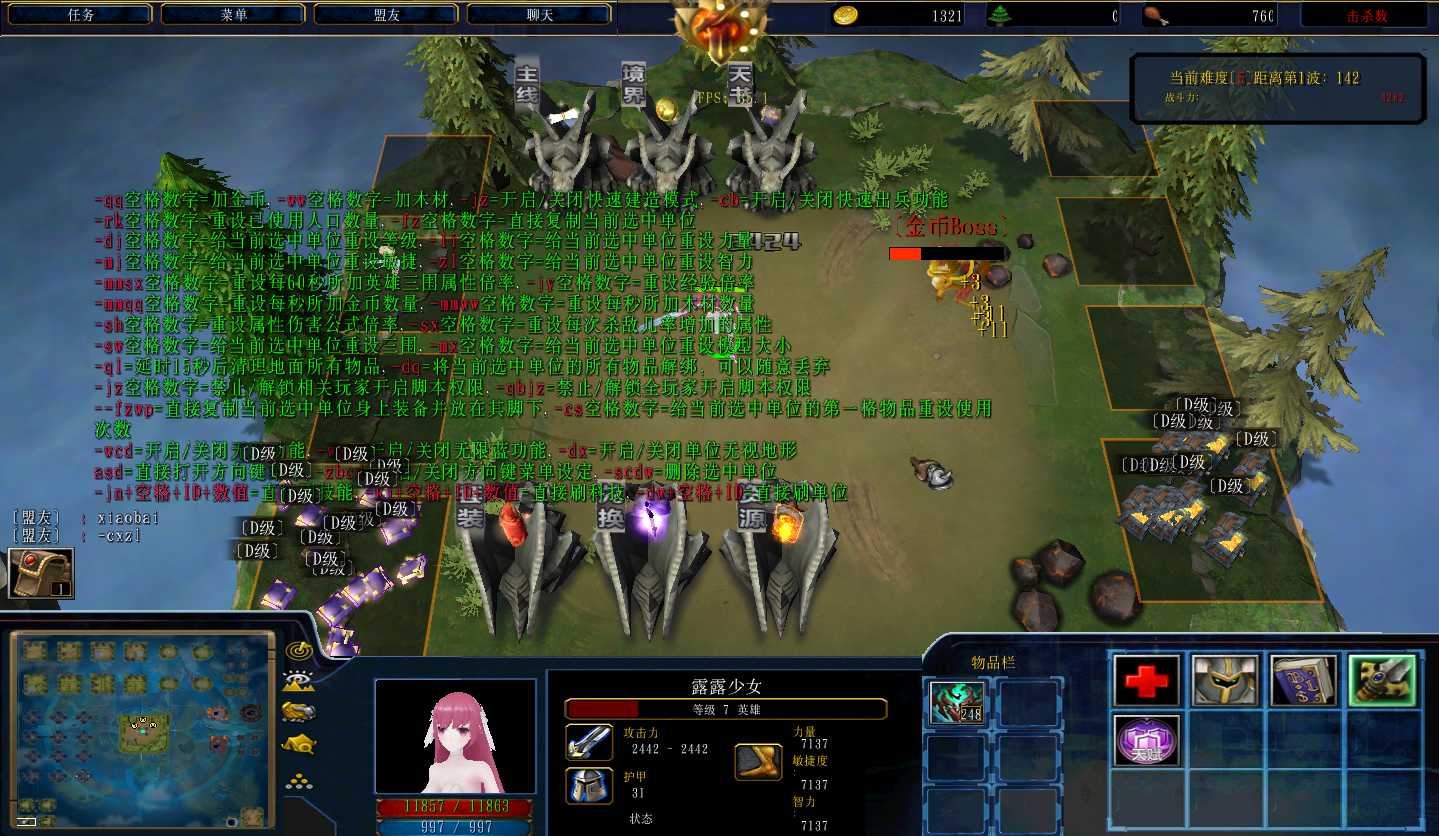
Task: Select the idle worker icon above the minimap
Action: pos(40,573)
